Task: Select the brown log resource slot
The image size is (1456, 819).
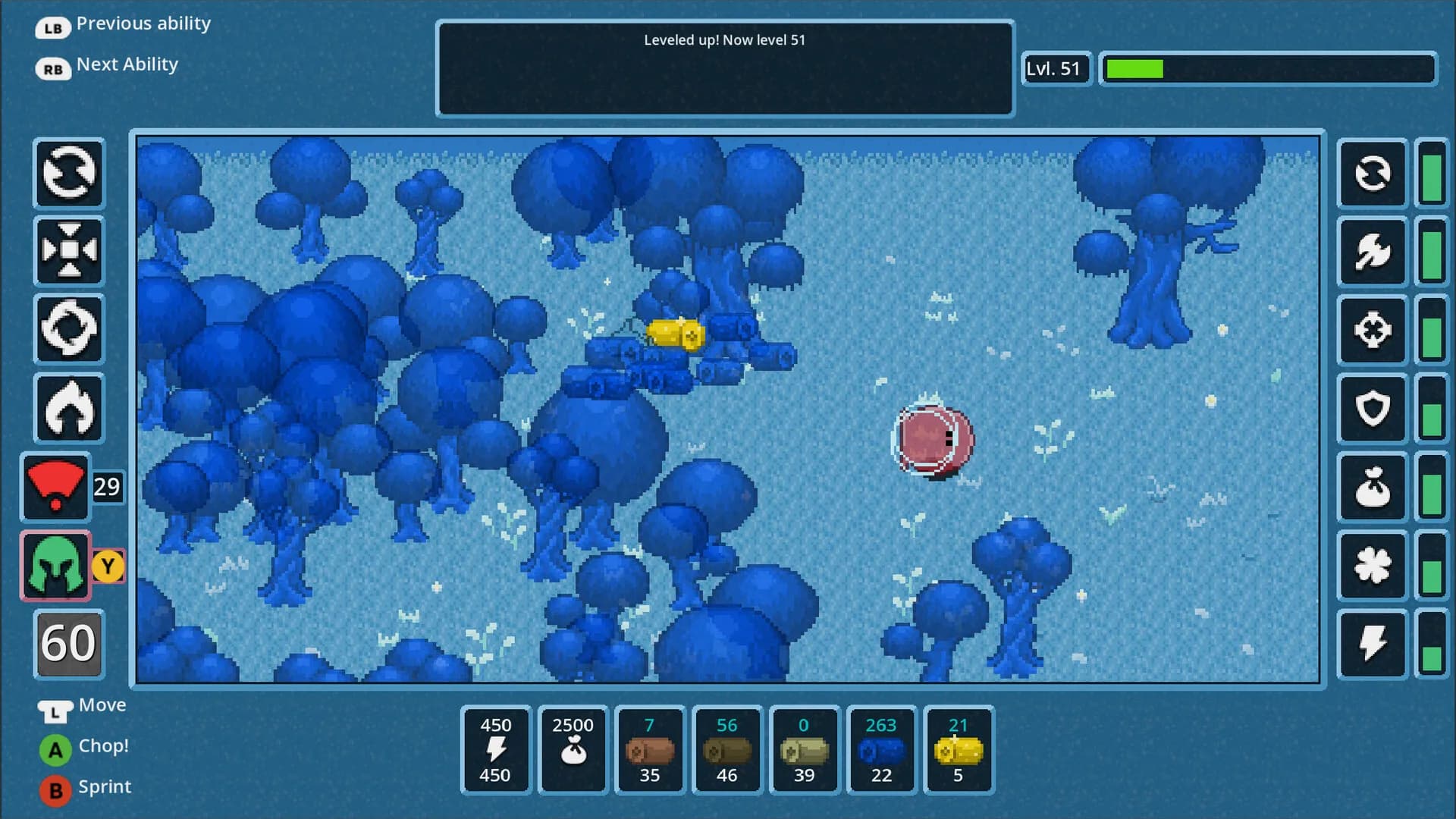Action: pos(650,750)
